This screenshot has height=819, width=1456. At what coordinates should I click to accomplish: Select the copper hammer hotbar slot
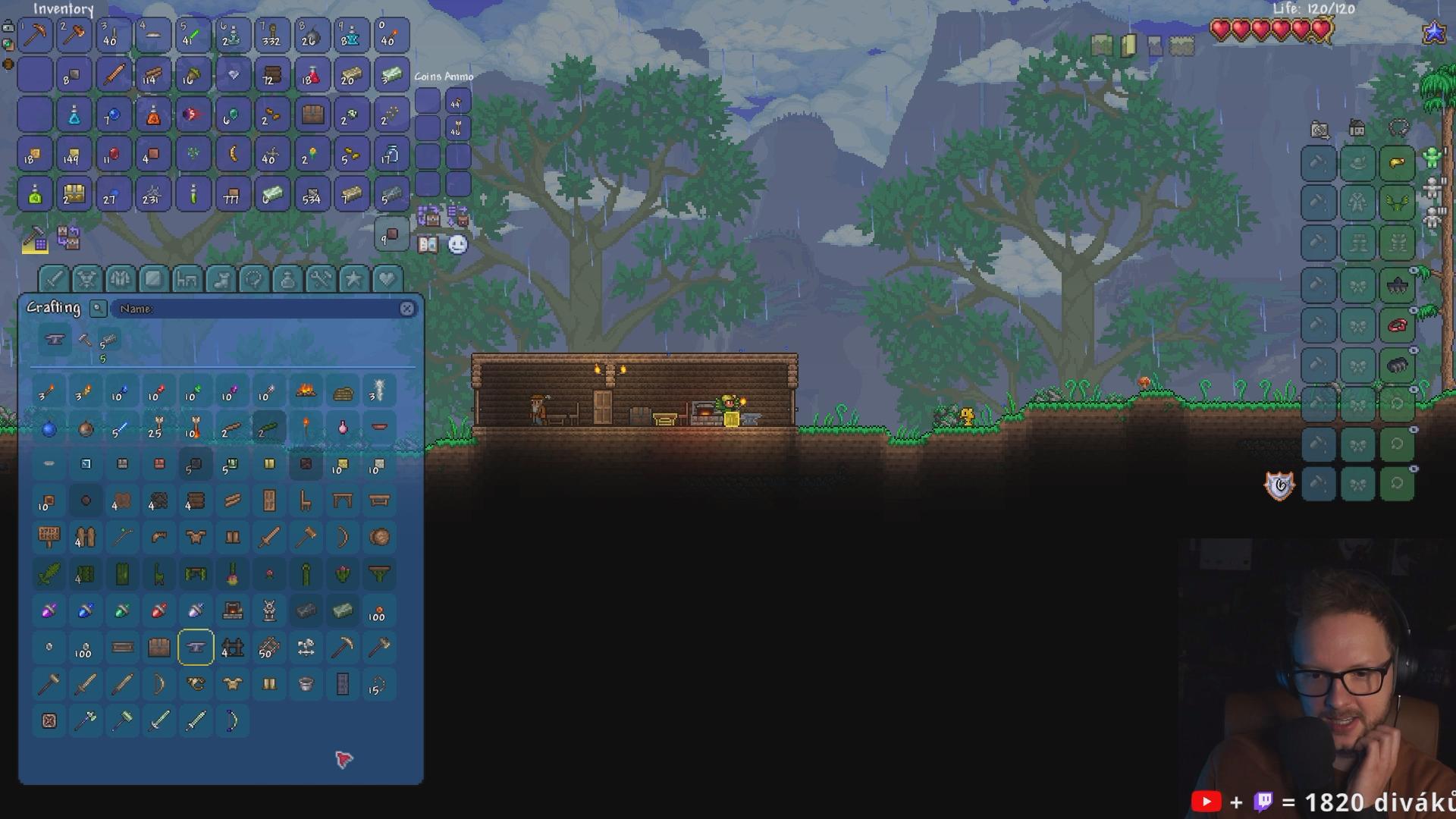(74, 35)
